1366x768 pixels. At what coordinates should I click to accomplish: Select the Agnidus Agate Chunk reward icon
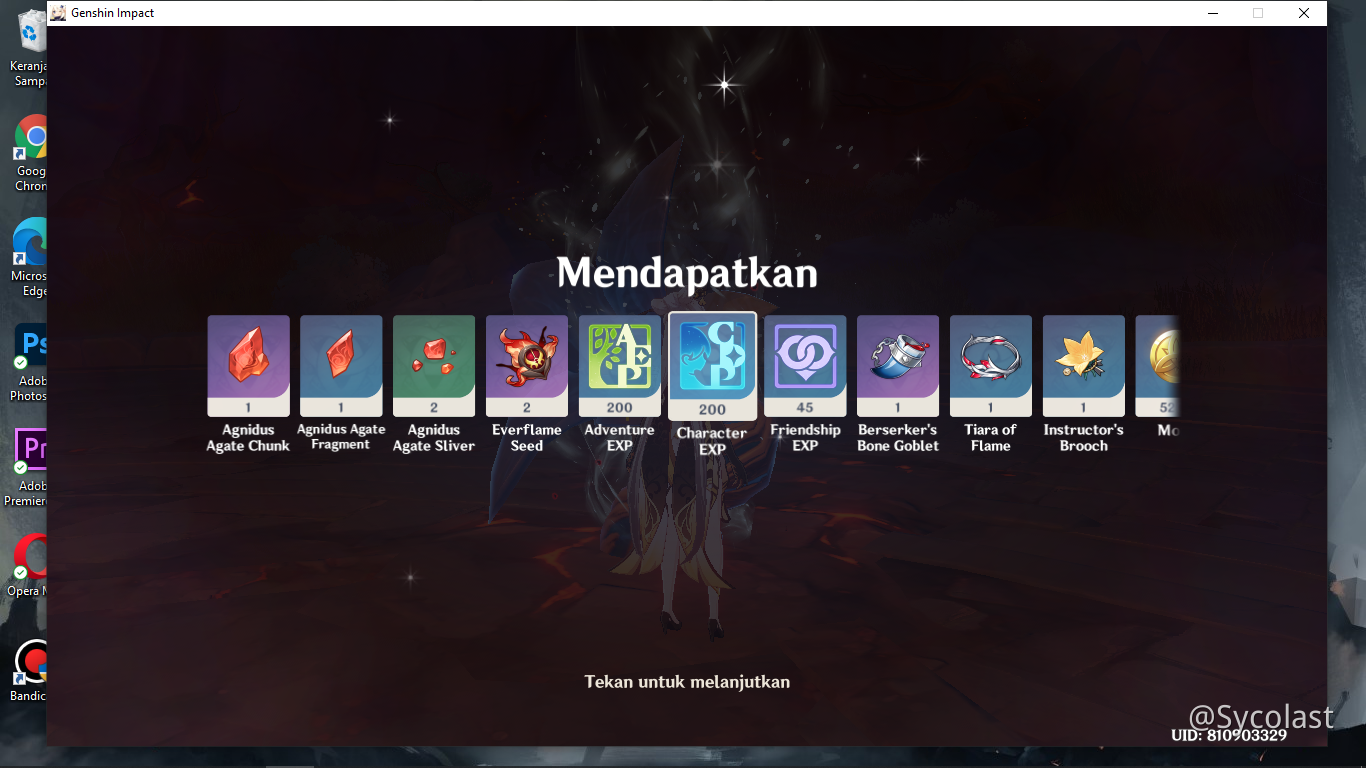pyautogui.click(x=247, y=365)
